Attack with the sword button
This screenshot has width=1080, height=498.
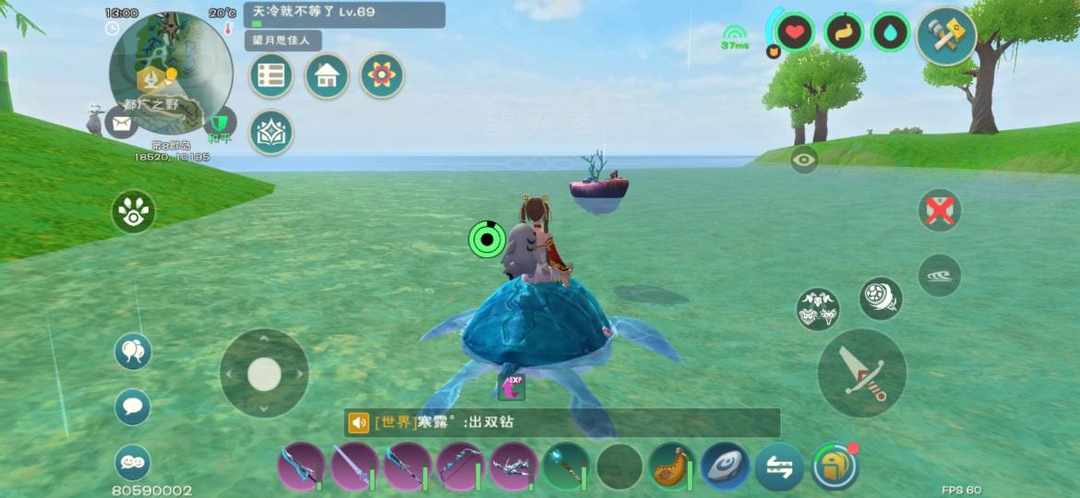(862, 373)
